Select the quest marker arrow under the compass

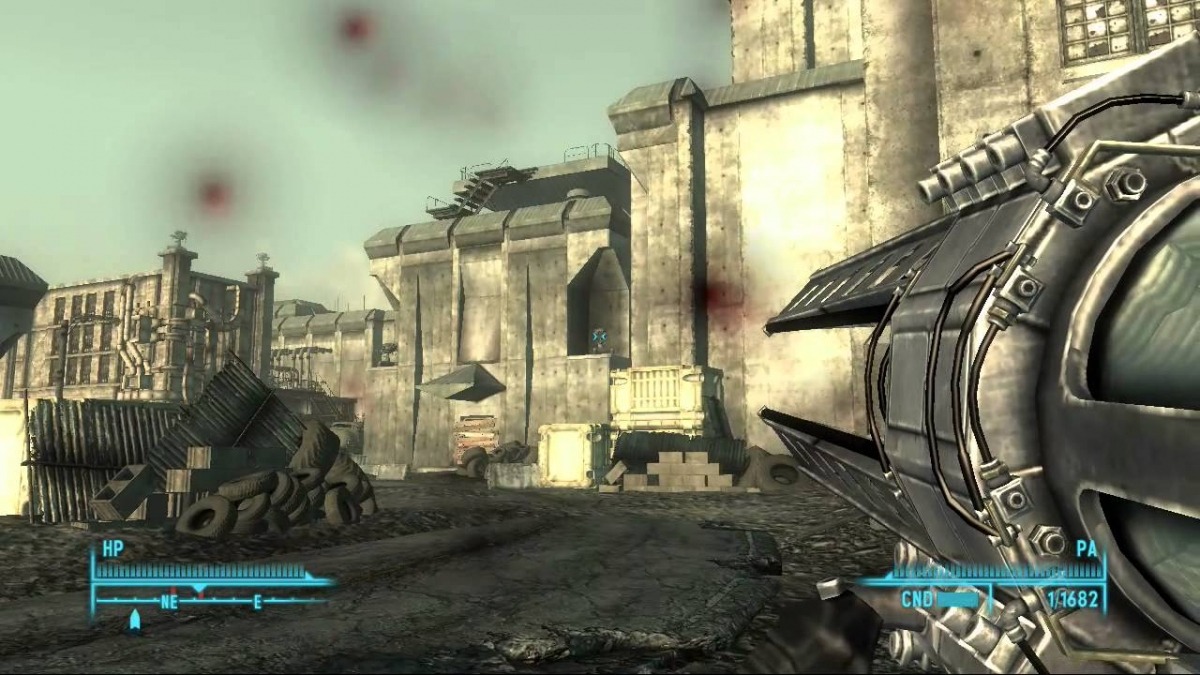pos(135,622)
